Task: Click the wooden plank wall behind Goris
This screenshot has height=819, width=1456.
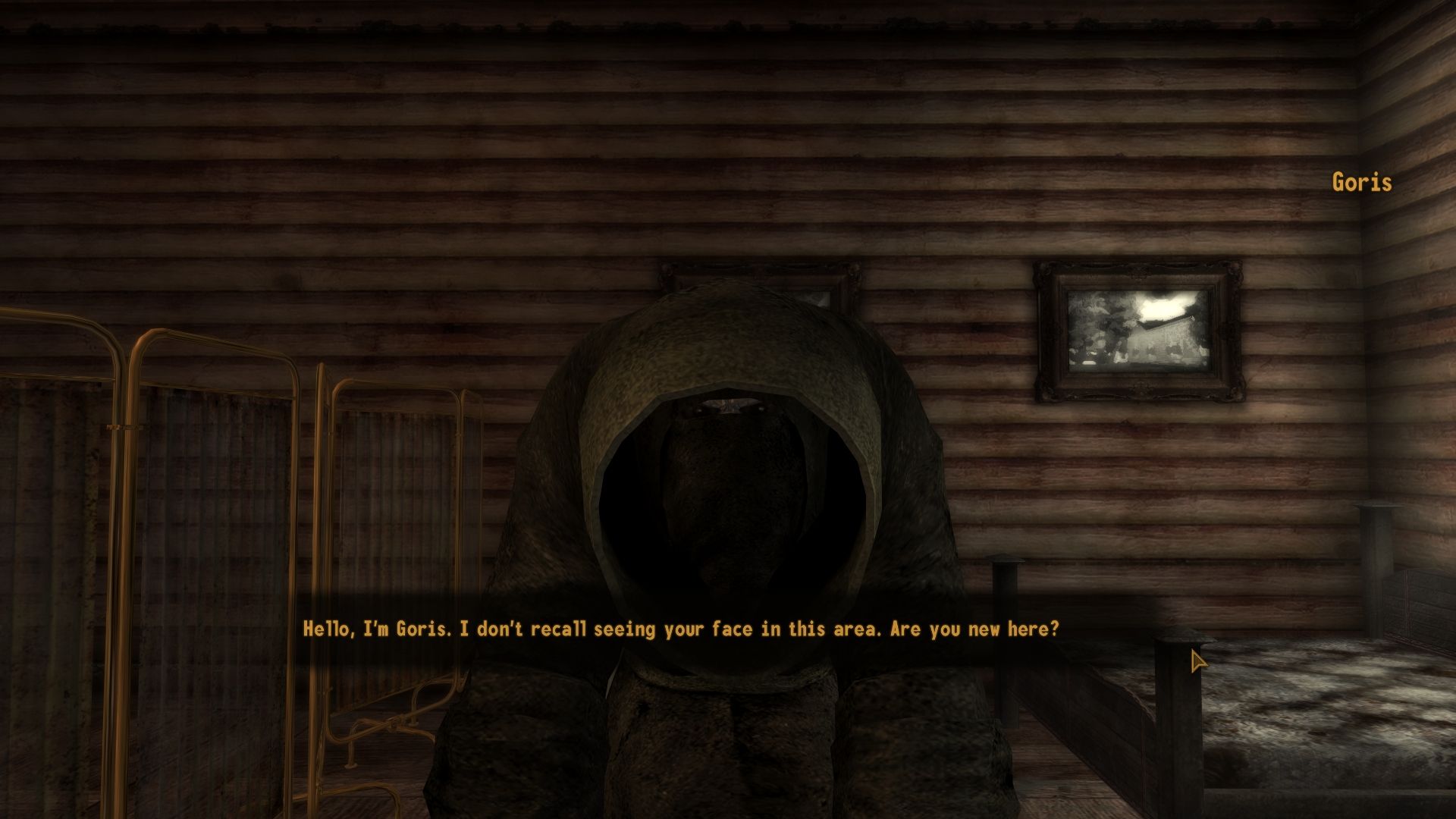Action: pos(986,190)
